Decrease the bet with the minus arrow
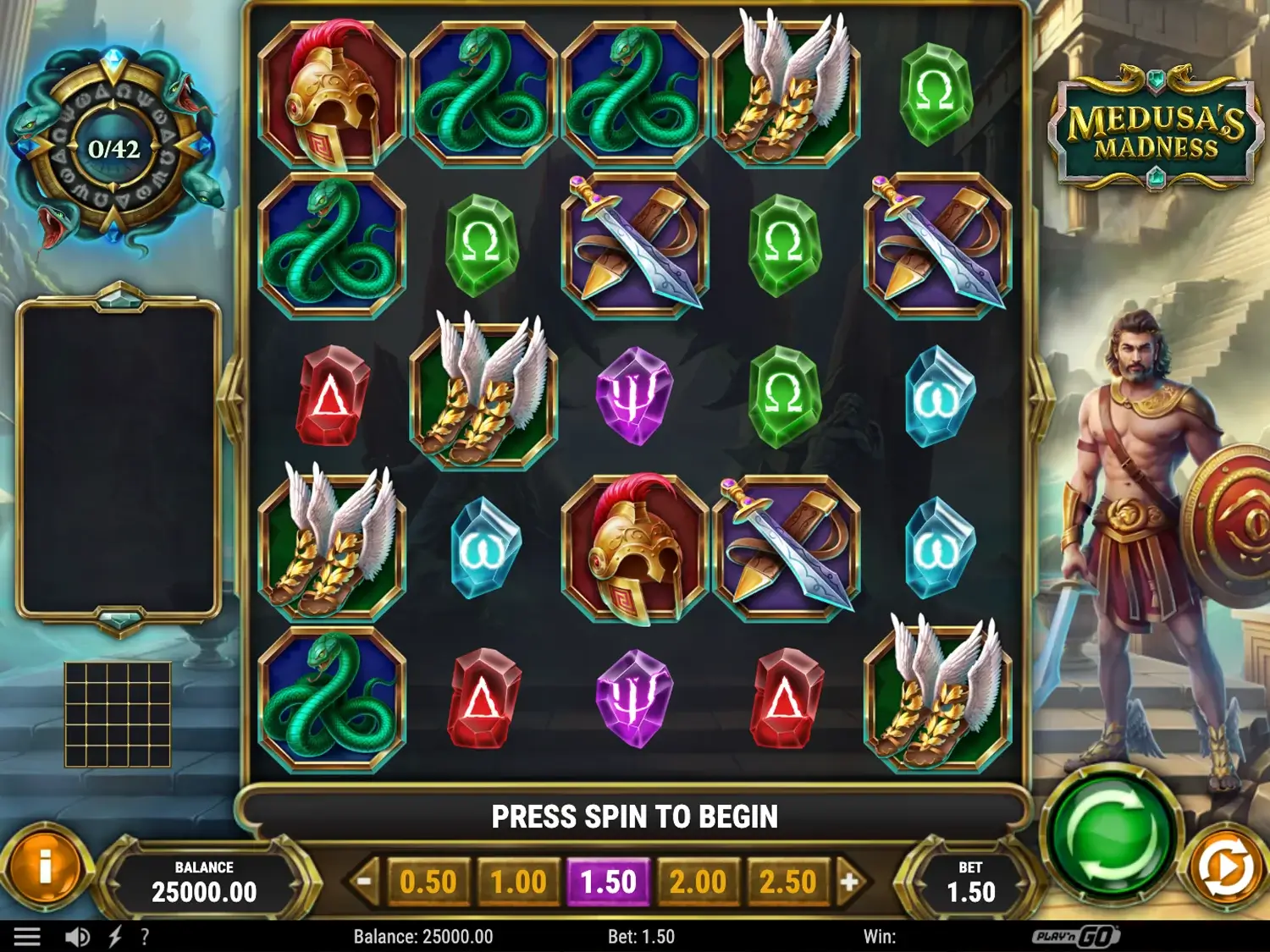The height and width of the screenshot is (952, 1270). [x=364, y=882]
